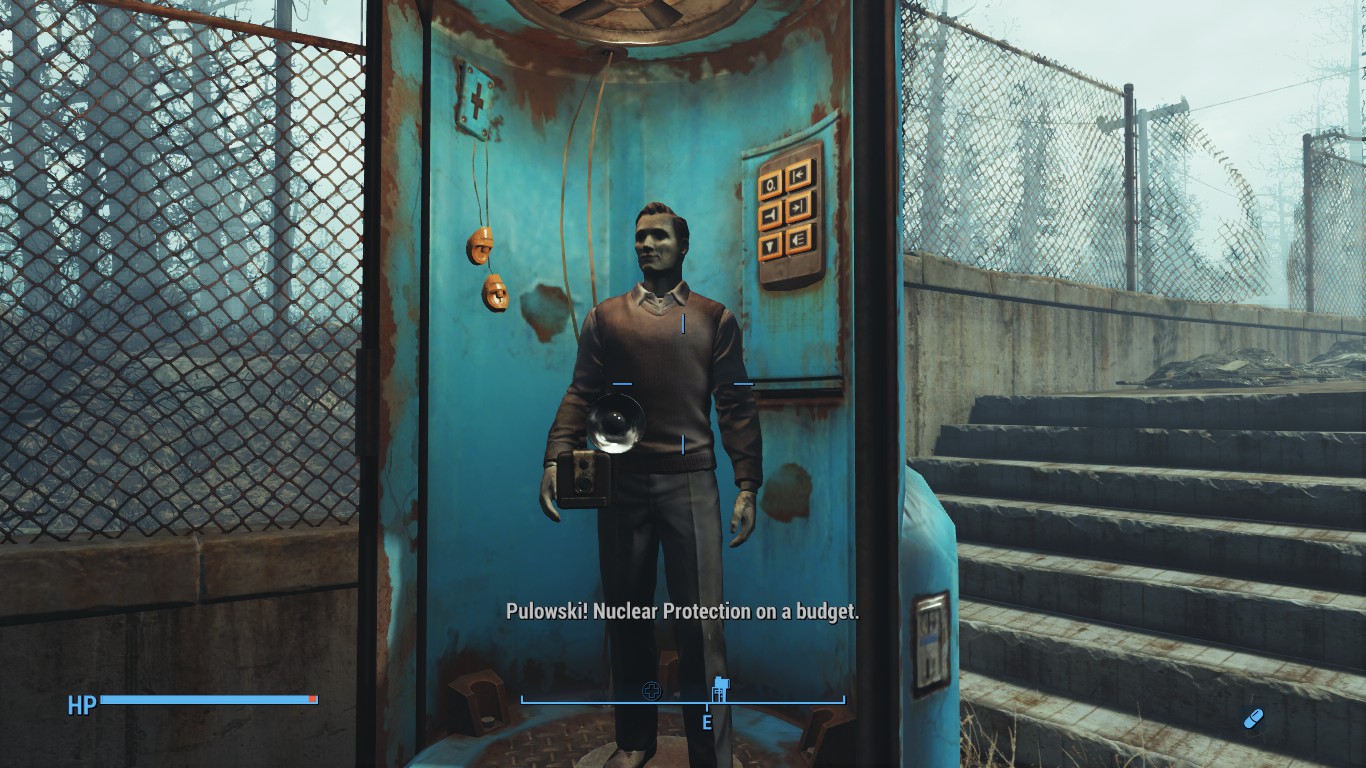Click the rusted fan vent atop the booth

(x=620, y=15)
